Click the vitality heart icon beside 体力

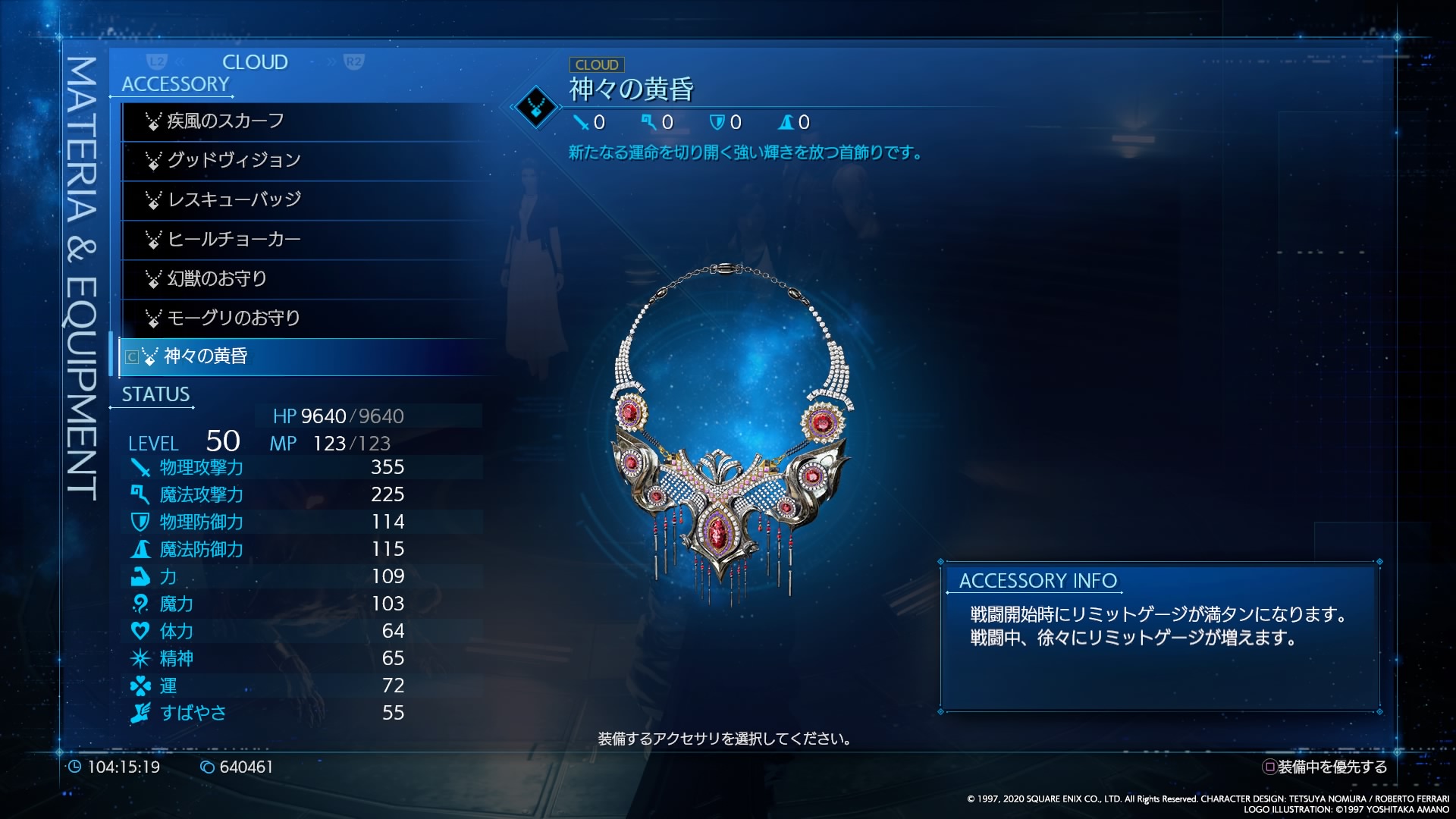point(141,632)
